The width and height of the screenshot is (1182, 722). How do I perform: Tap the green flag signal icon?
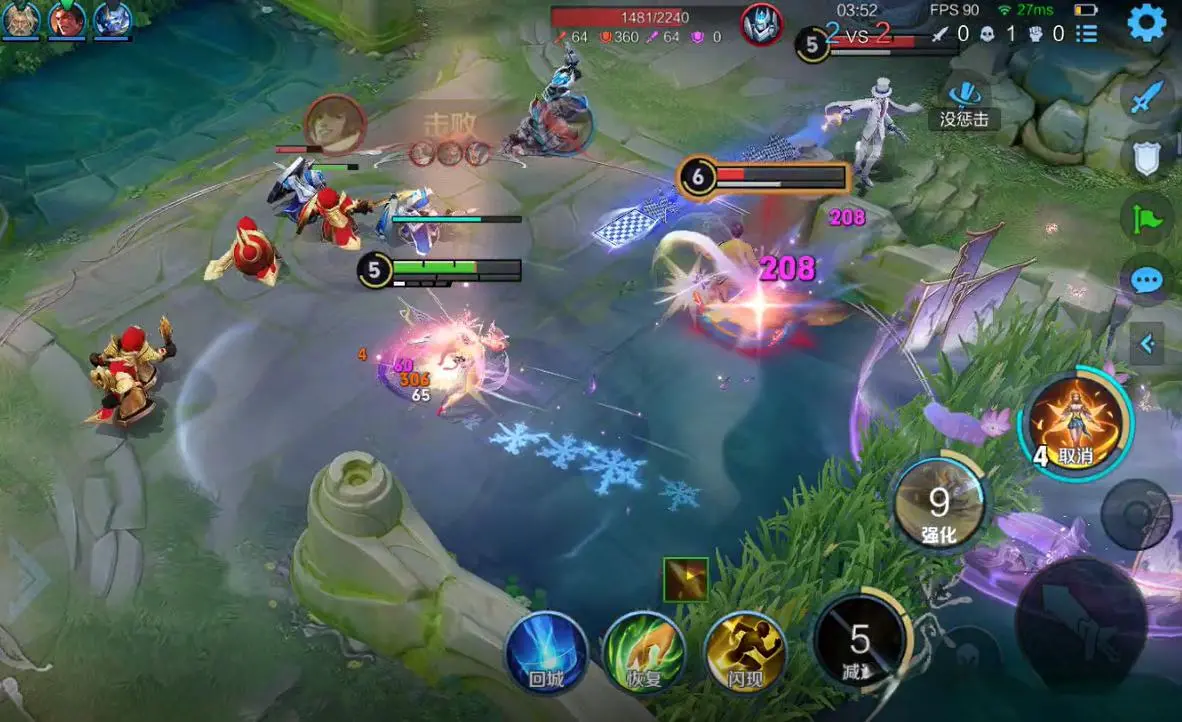[1146, 218]
